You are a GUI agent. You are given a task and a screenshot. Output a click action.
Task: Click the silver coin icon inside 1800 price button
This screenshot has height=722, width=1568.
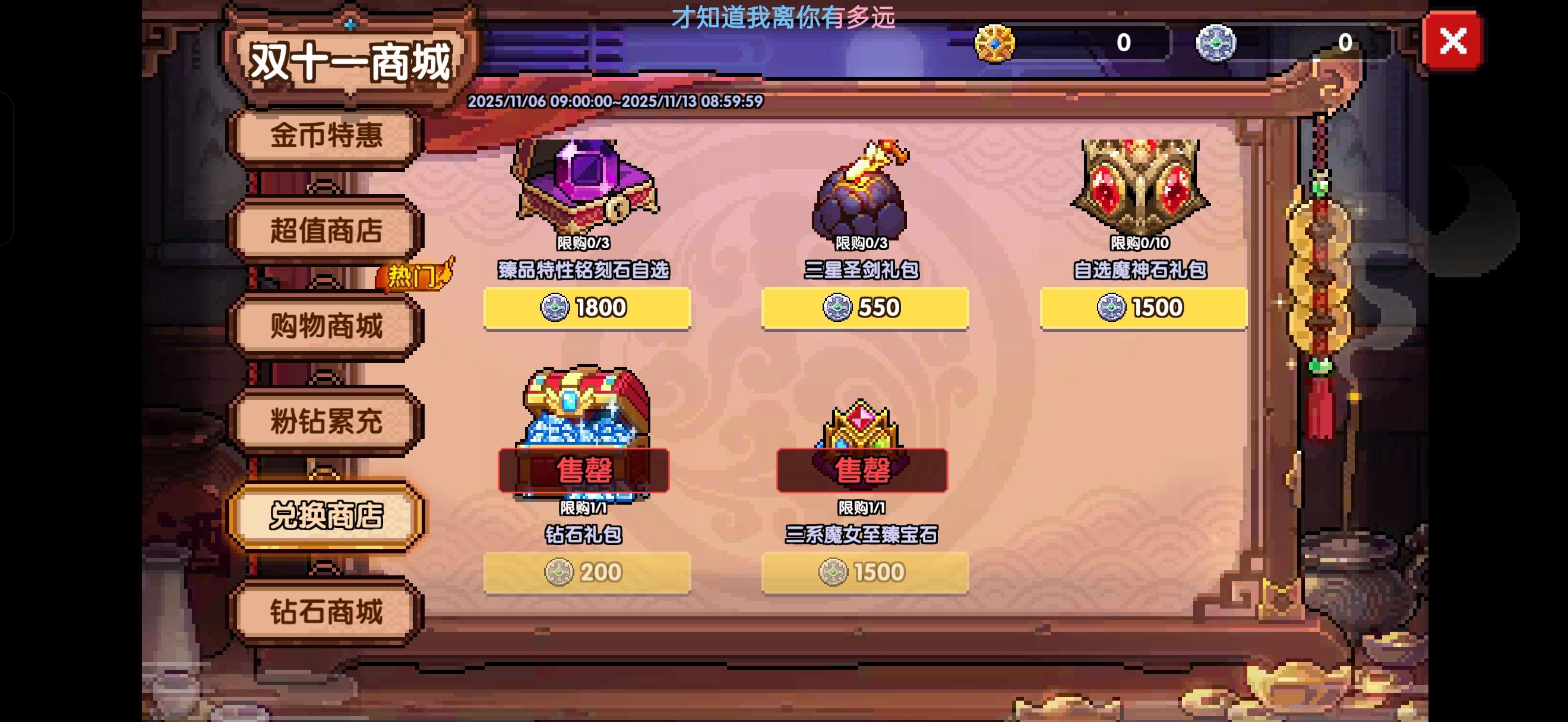click(556, 308)
